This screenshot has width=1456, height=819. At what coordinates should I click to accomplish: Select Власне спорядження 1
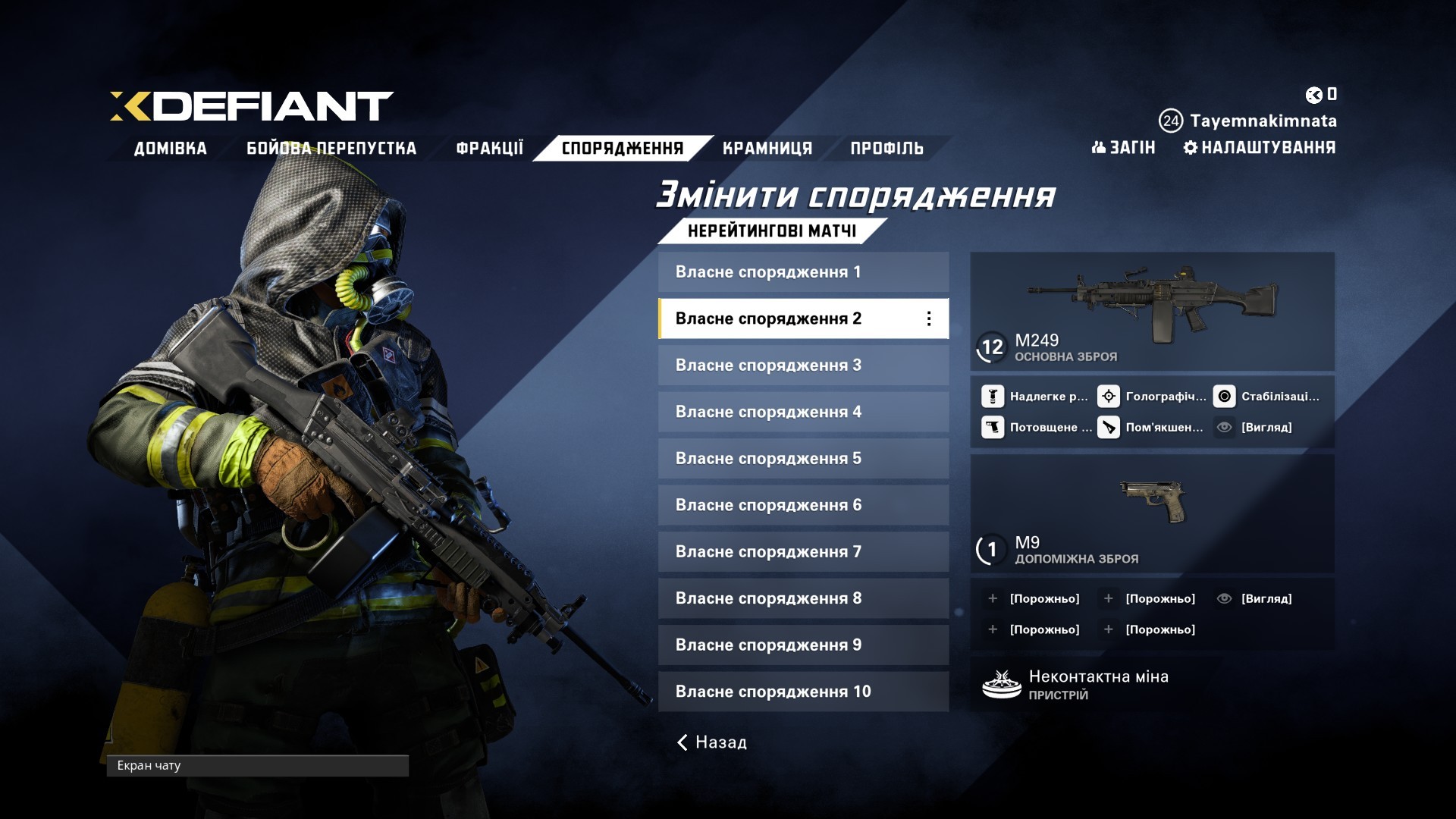[802, 272]
